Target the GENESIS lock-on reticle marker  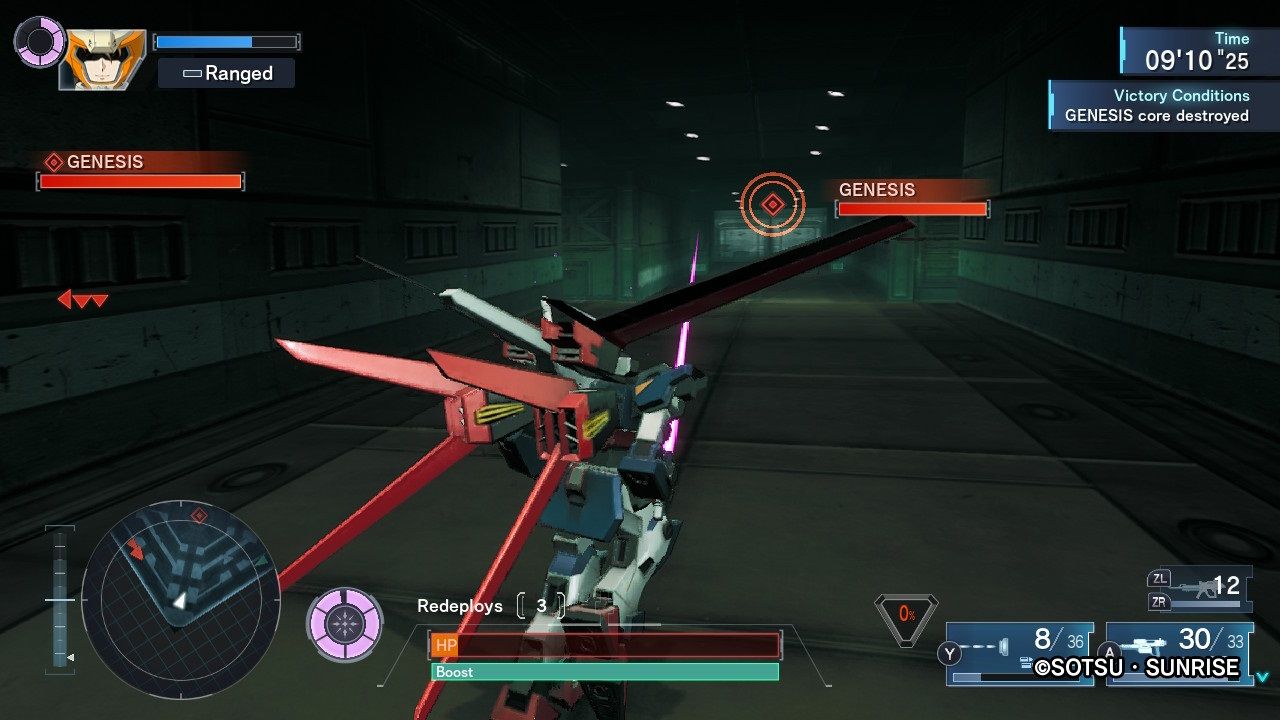click(772, 204)
